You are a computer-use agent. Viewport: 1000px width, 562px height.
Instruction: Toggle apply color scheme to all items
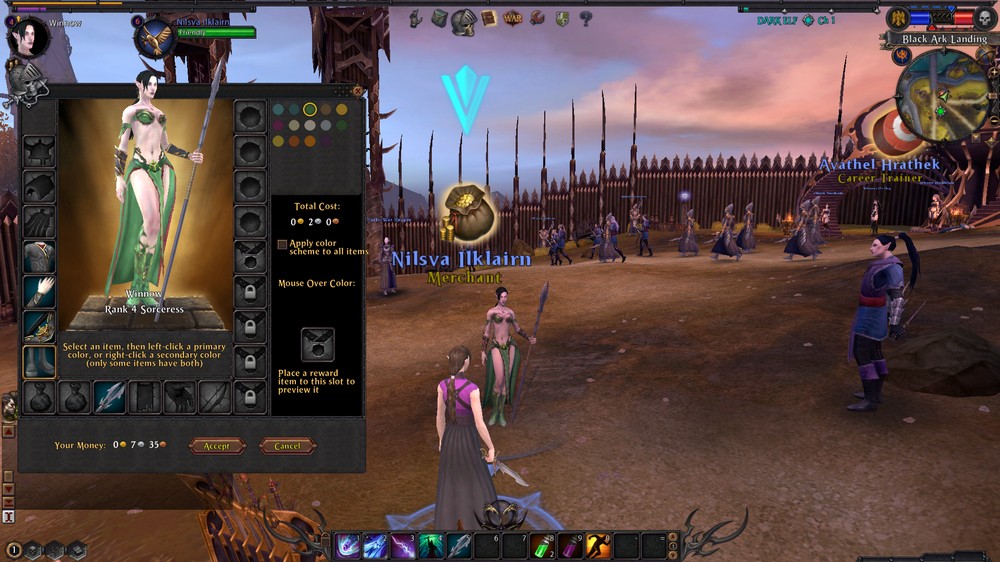point(282,244)
